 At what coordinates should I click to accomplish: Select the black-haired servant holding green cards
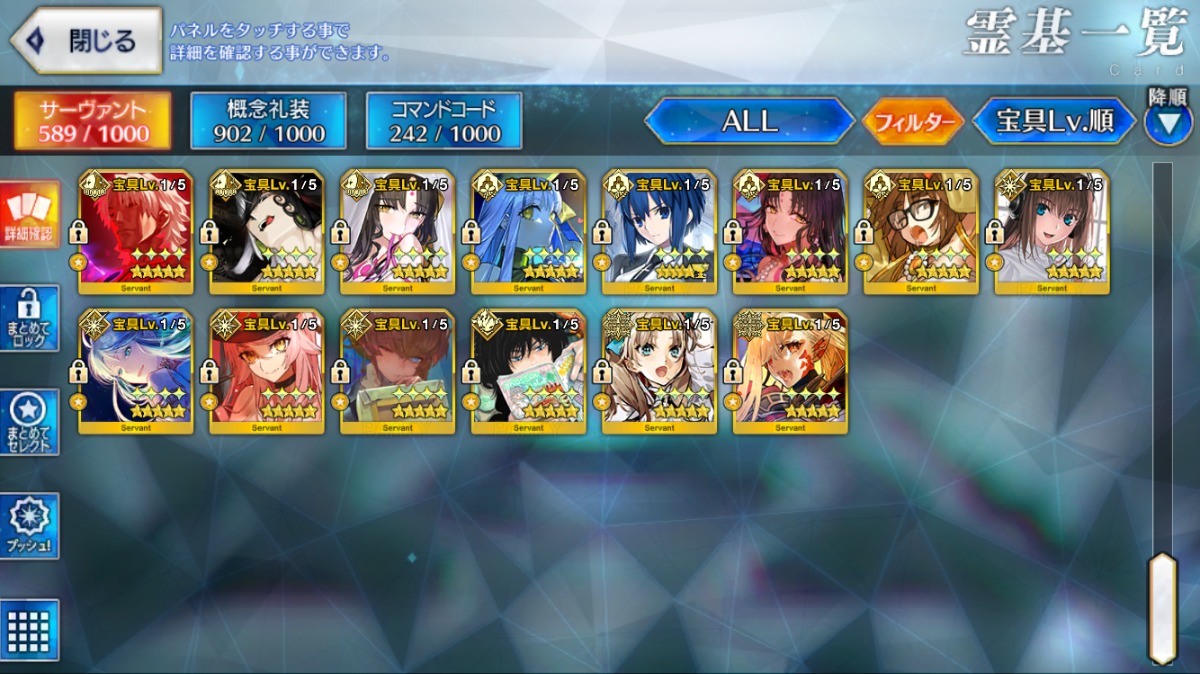528,371
